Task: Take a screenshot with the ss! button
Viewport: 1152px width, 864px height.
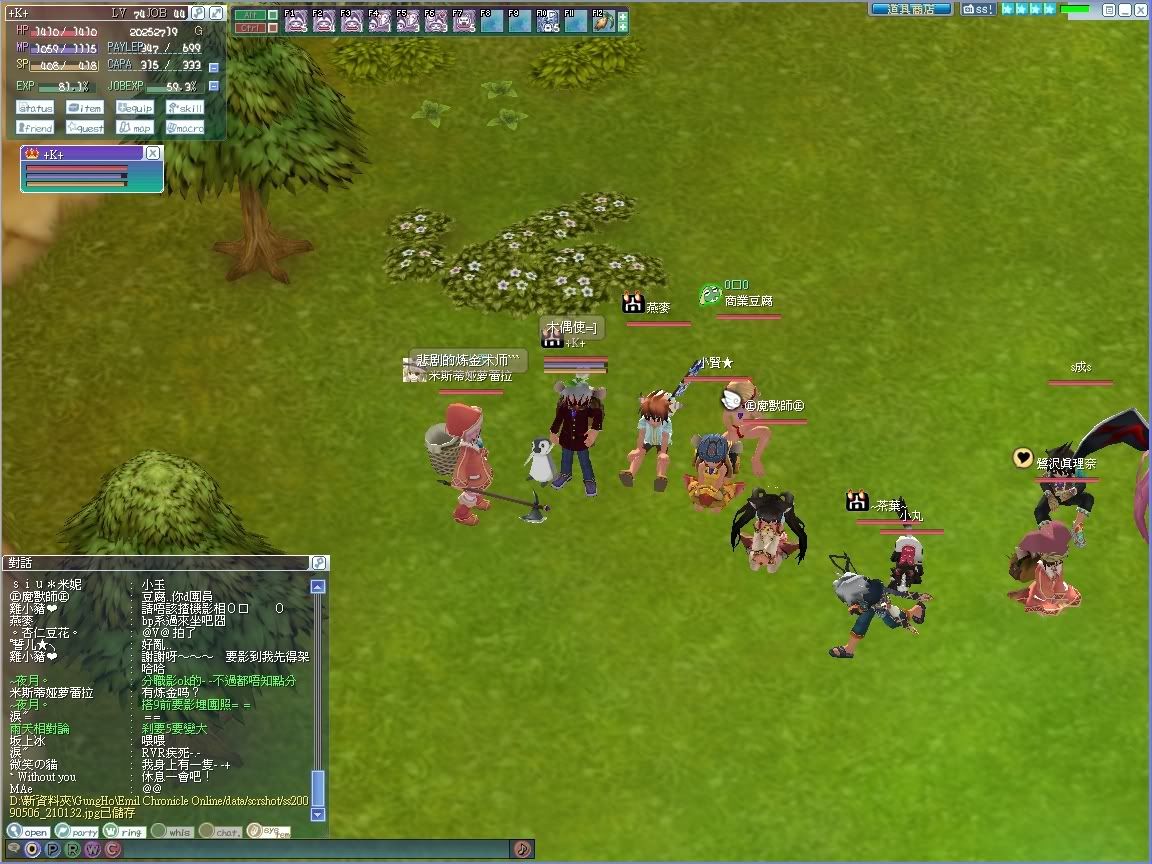Action: [978, 9]
